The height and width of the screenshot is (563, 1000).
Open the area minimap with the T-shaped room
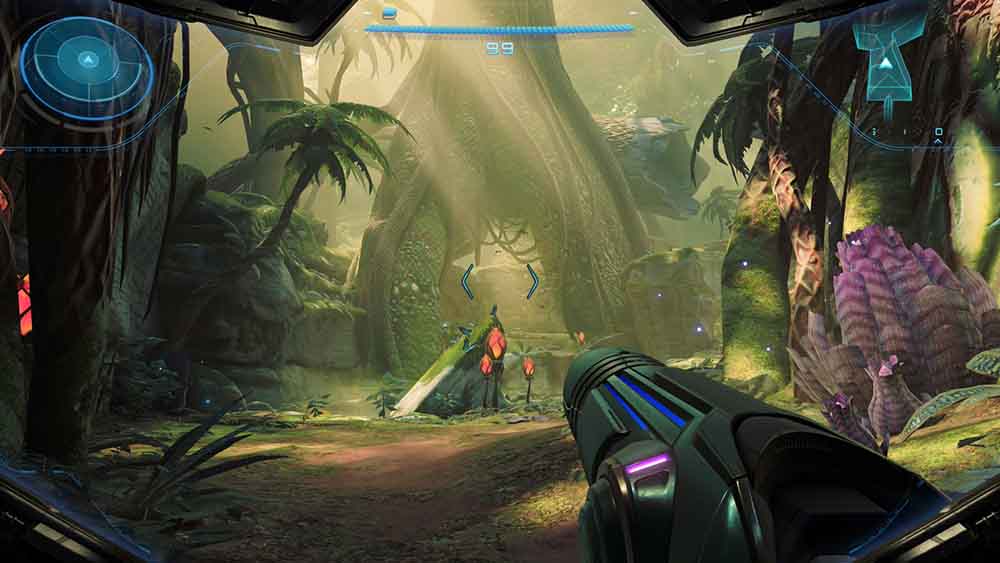click(887, 62)
